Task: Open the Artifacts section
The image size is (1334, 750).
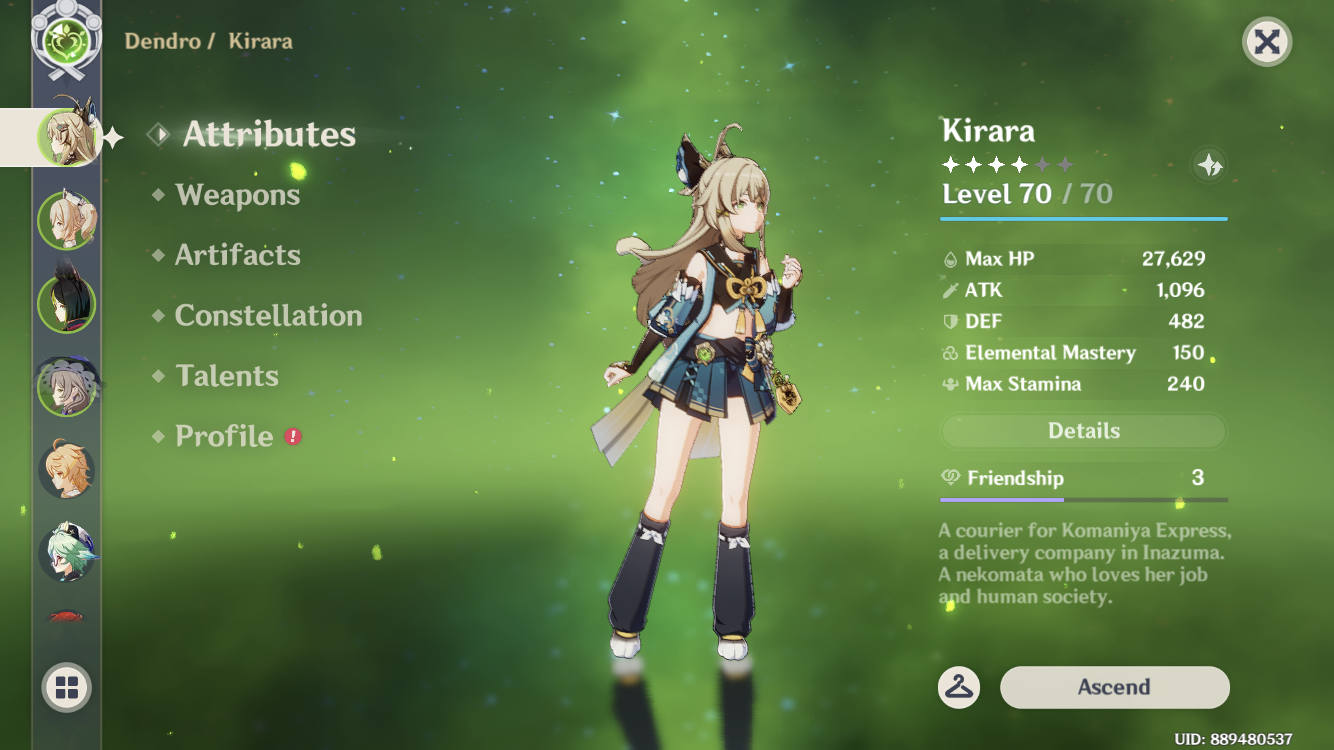Action: [x=238, y=255]
